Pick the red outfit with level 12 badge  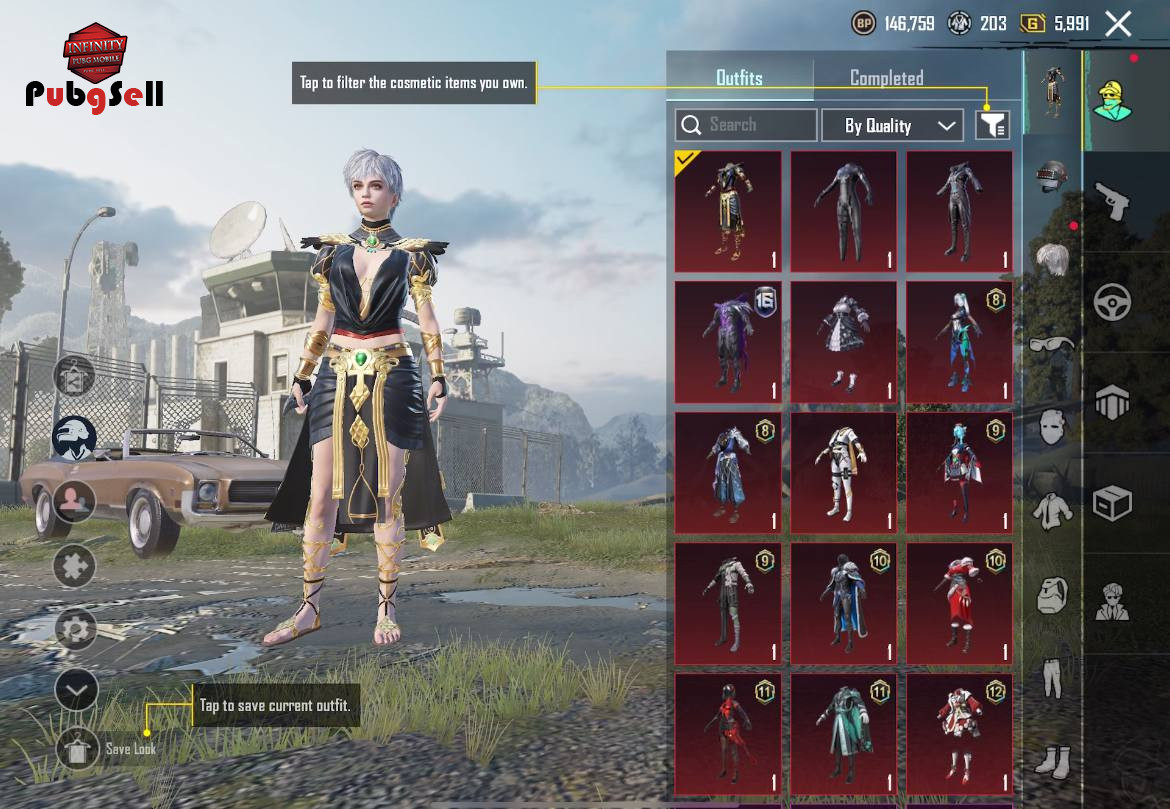click(x=959, y=735)
